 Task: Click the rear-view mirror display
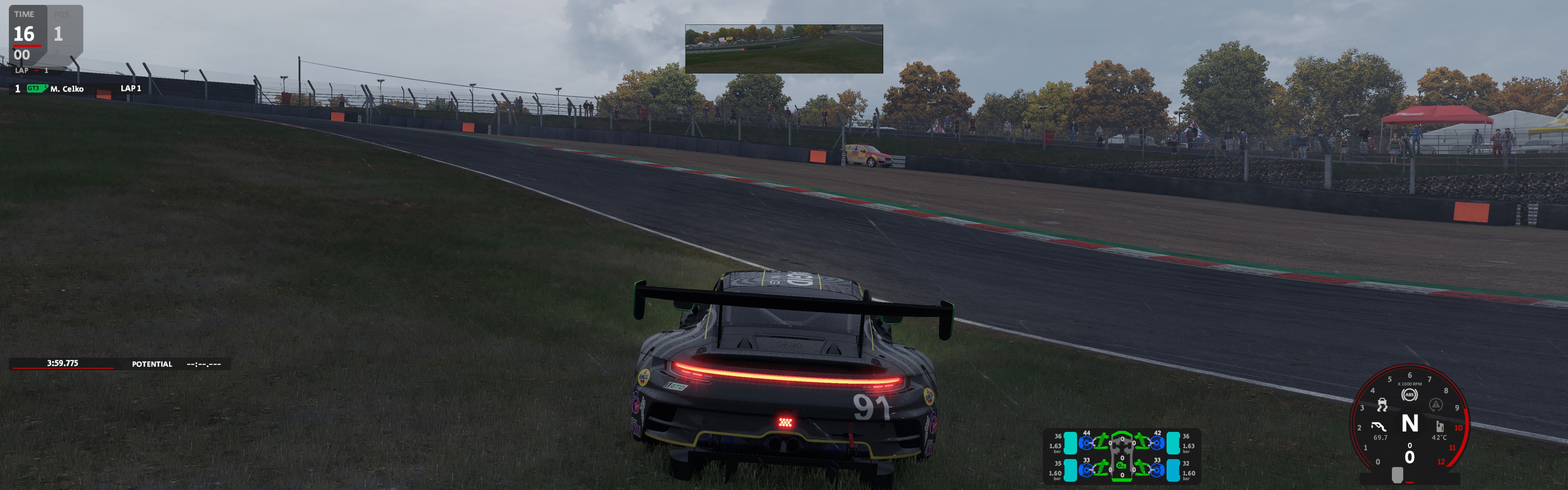tap(783, 49)
